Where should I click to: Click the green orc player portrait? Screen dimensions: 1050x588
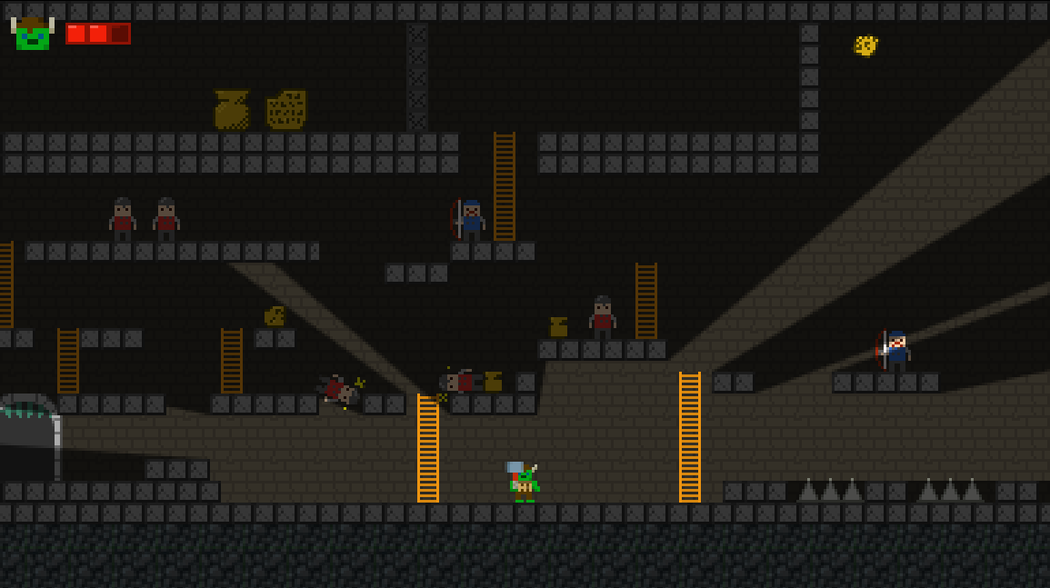[x=32, y=34]
